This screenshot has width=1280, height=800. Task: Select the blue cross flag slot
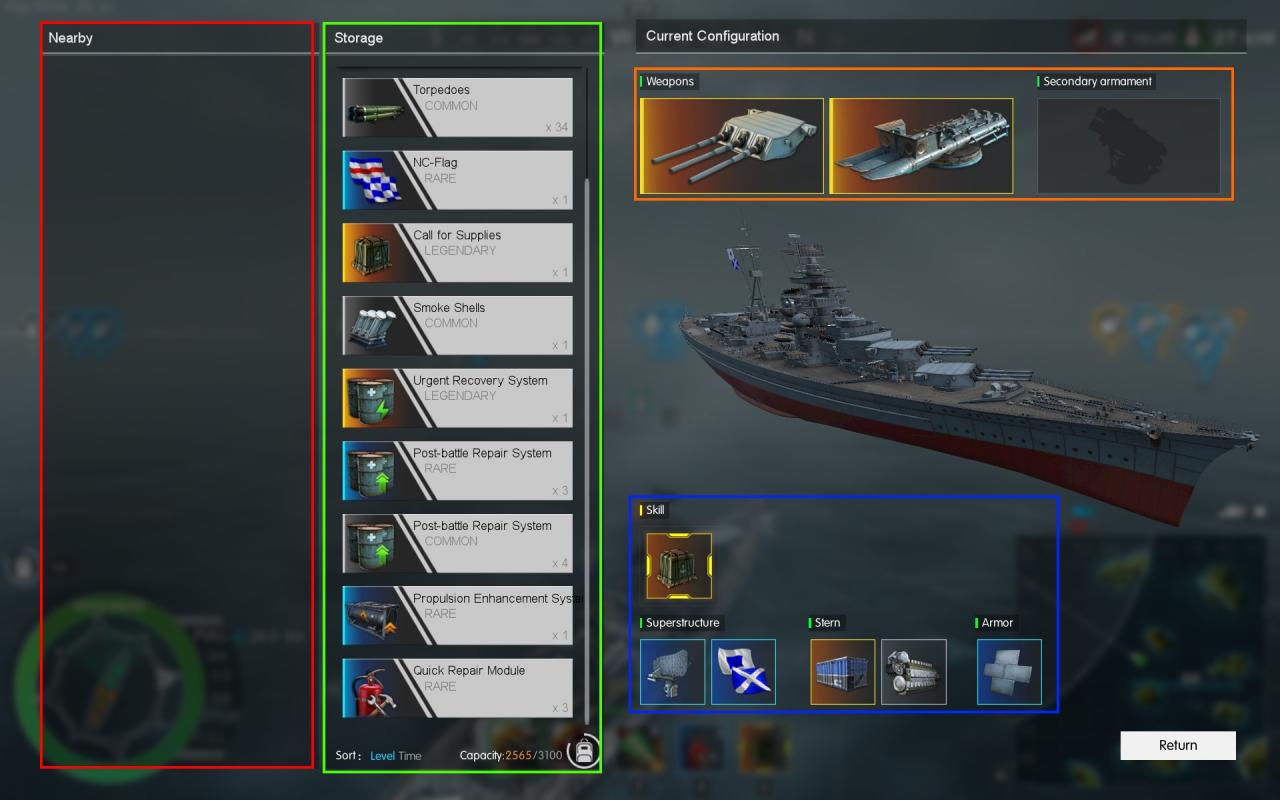(x=743, y=672)
